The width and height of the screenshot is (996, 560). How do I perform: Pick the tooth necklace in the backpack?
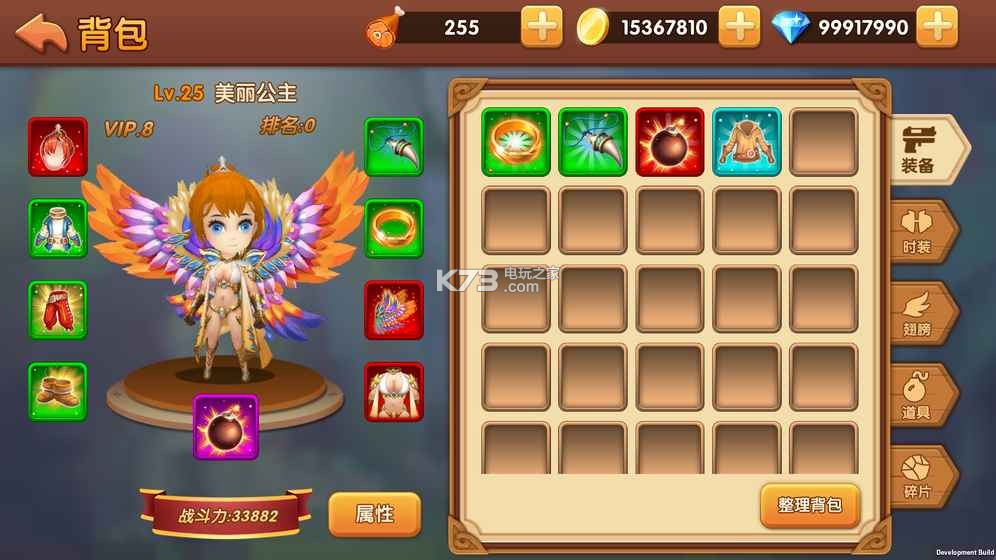click(x=593, y=142)
